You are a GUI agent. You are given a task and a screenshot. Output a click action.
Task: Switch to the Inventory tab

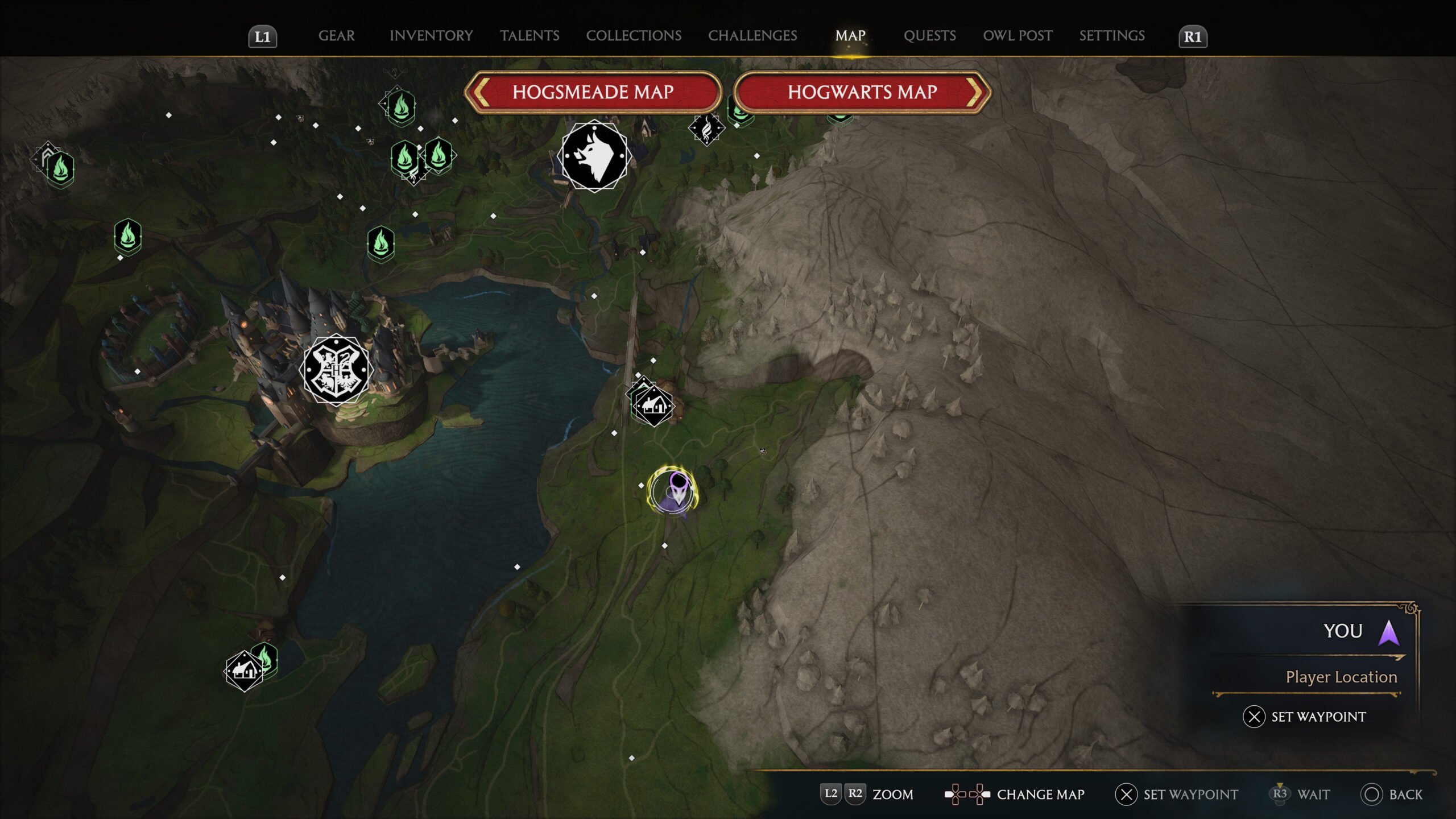(431, 36)
